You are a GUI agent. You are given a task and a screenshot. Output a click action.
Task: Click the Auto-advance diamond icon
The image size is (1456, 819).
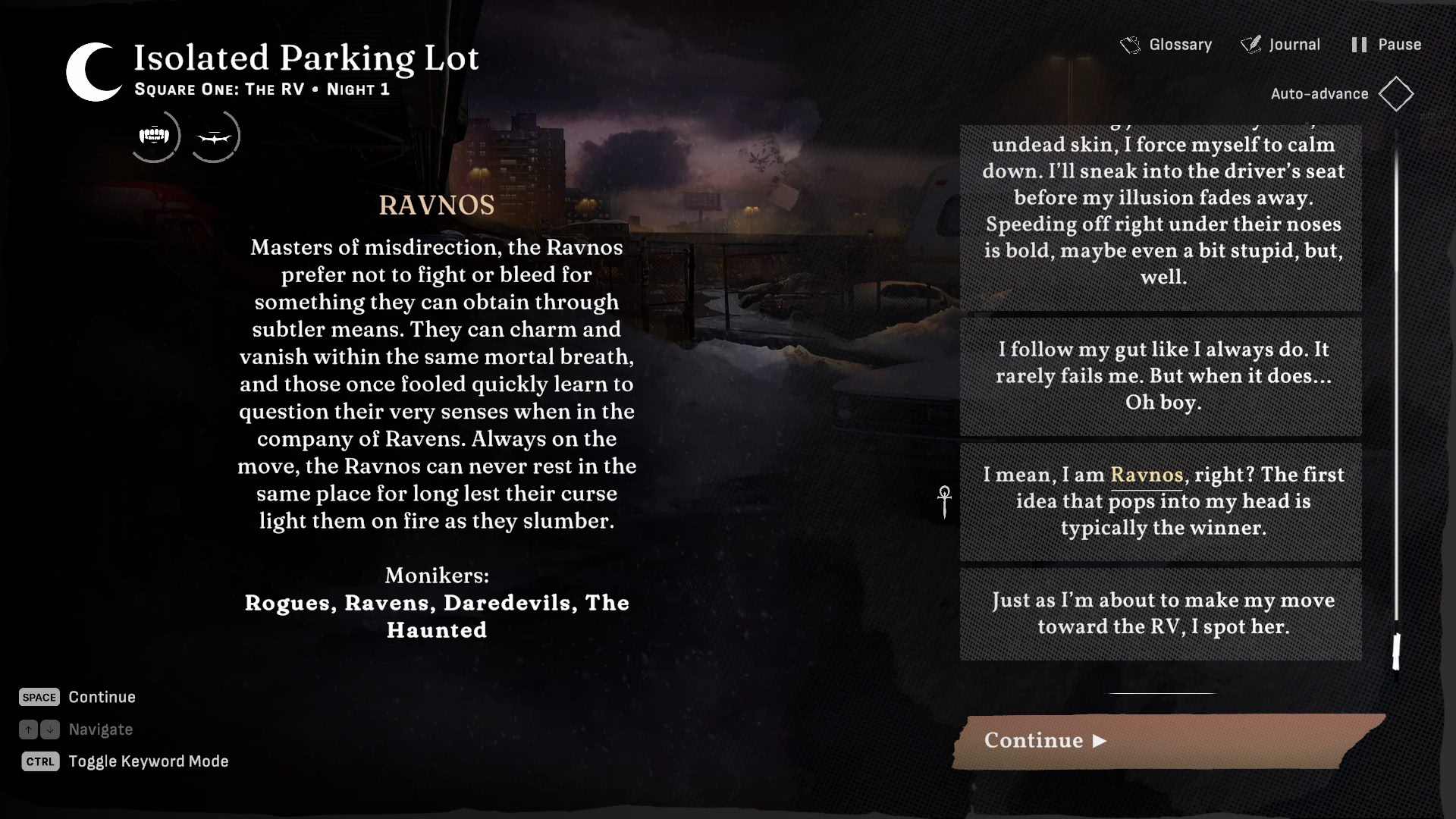(1396, 93)
